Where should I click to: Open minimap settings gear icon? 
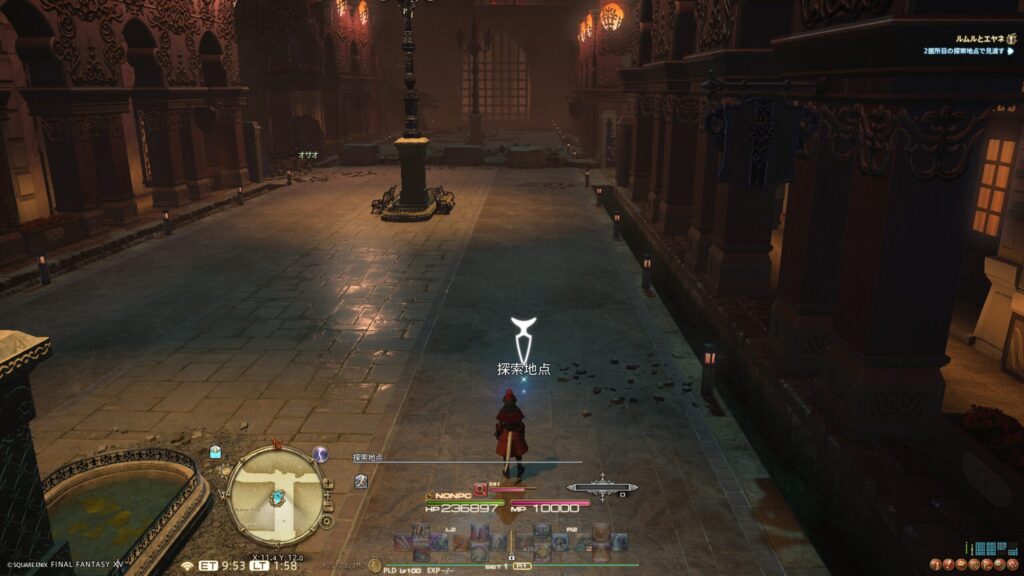[x=326, y=521]
